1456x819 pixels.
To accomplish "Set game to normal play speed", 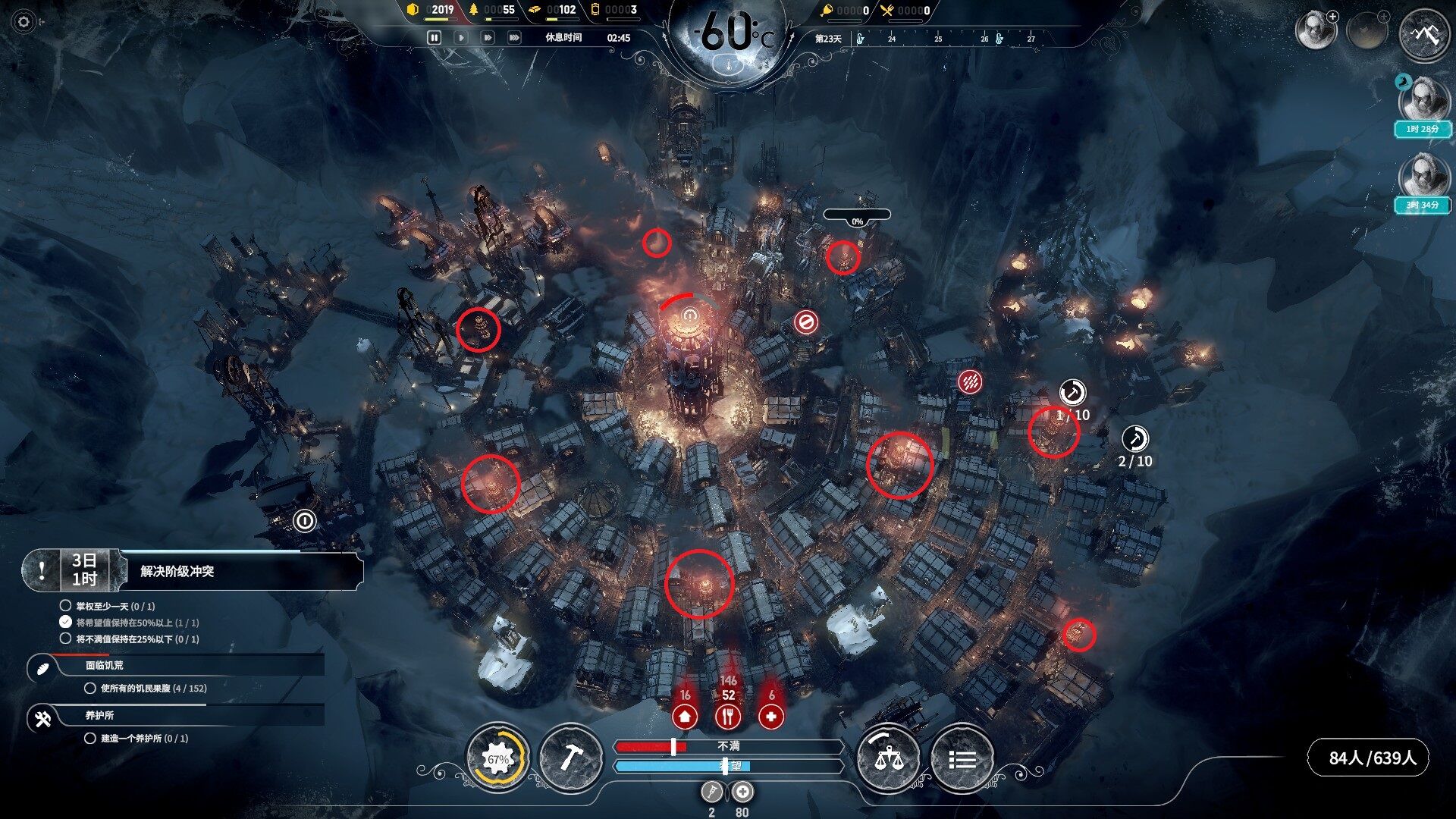I will [x=460, y=37].
